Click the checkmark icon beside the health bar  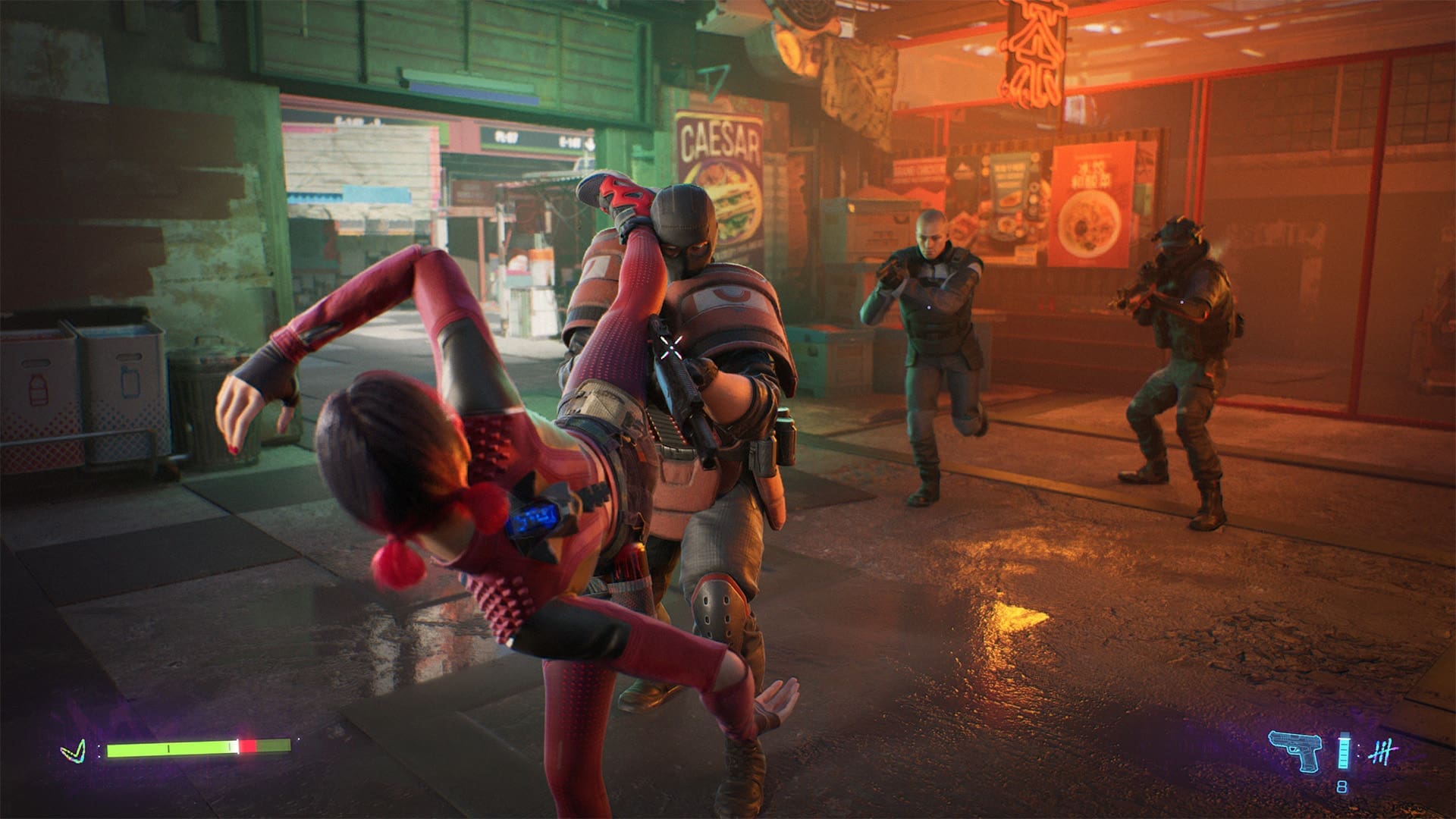(73, 752)
